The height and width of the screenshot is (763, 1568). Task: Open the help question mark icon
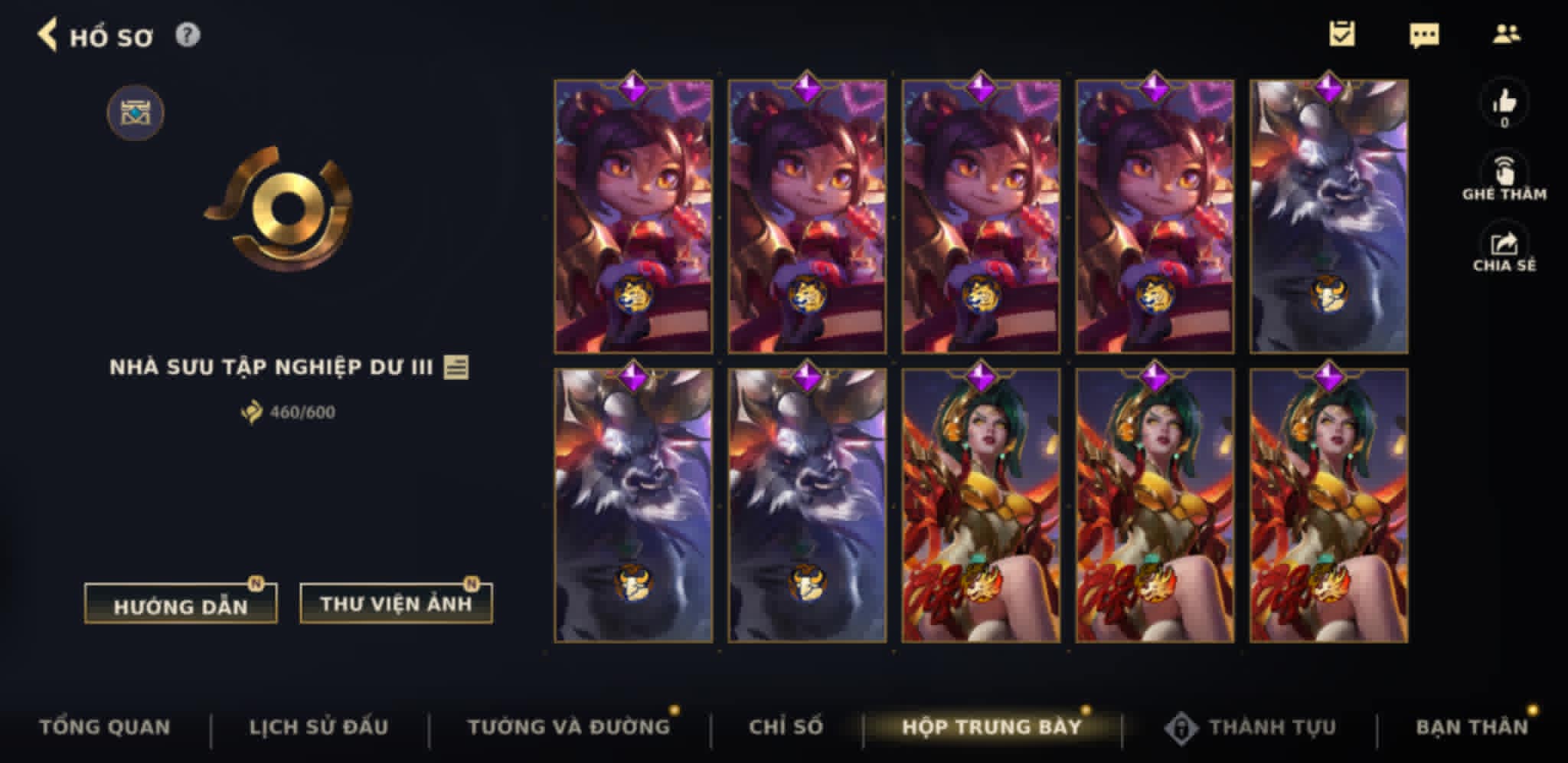tap(188, 34)
